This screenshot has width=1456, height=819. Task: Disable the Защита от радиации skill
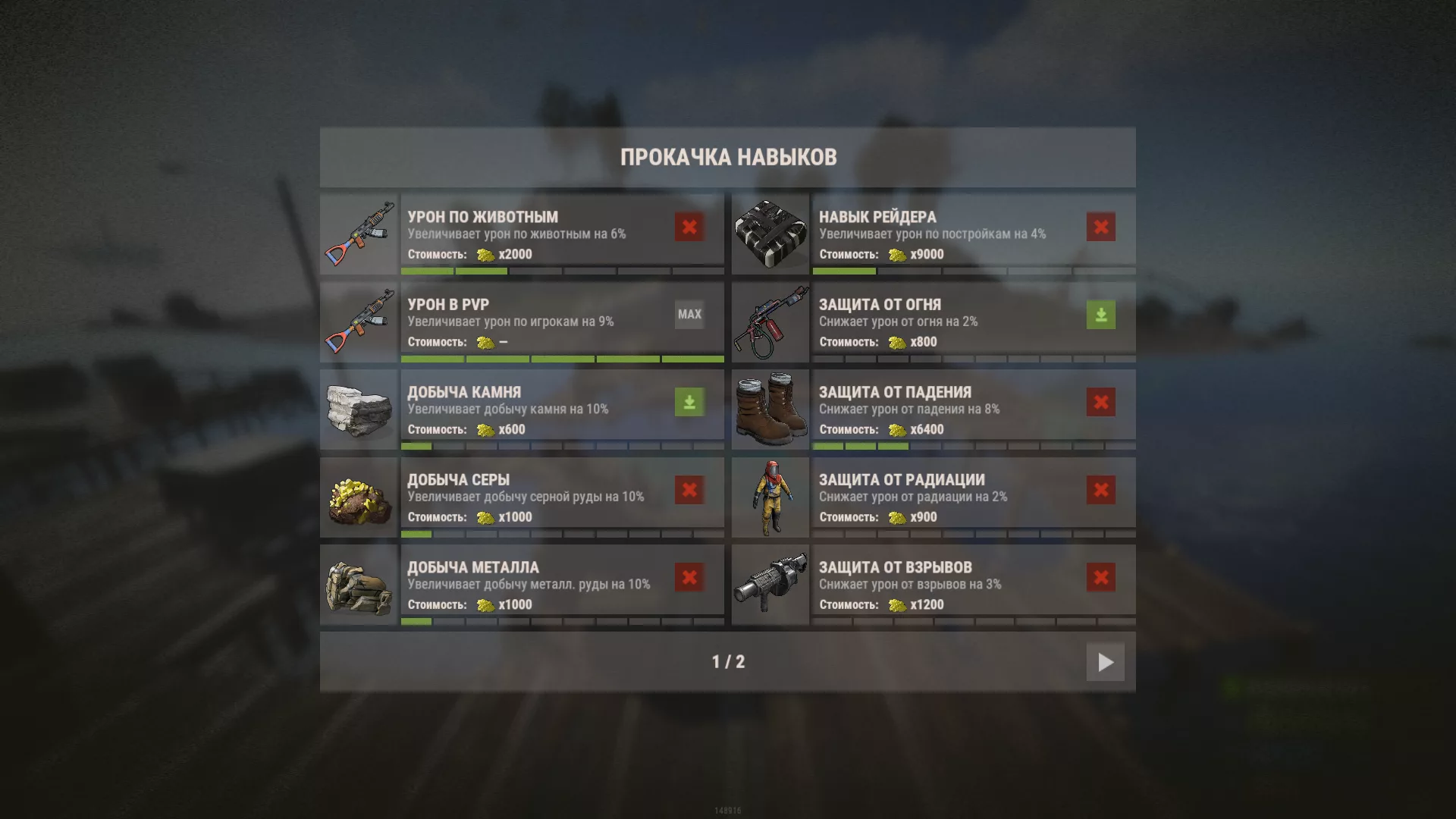[1100, 489]
